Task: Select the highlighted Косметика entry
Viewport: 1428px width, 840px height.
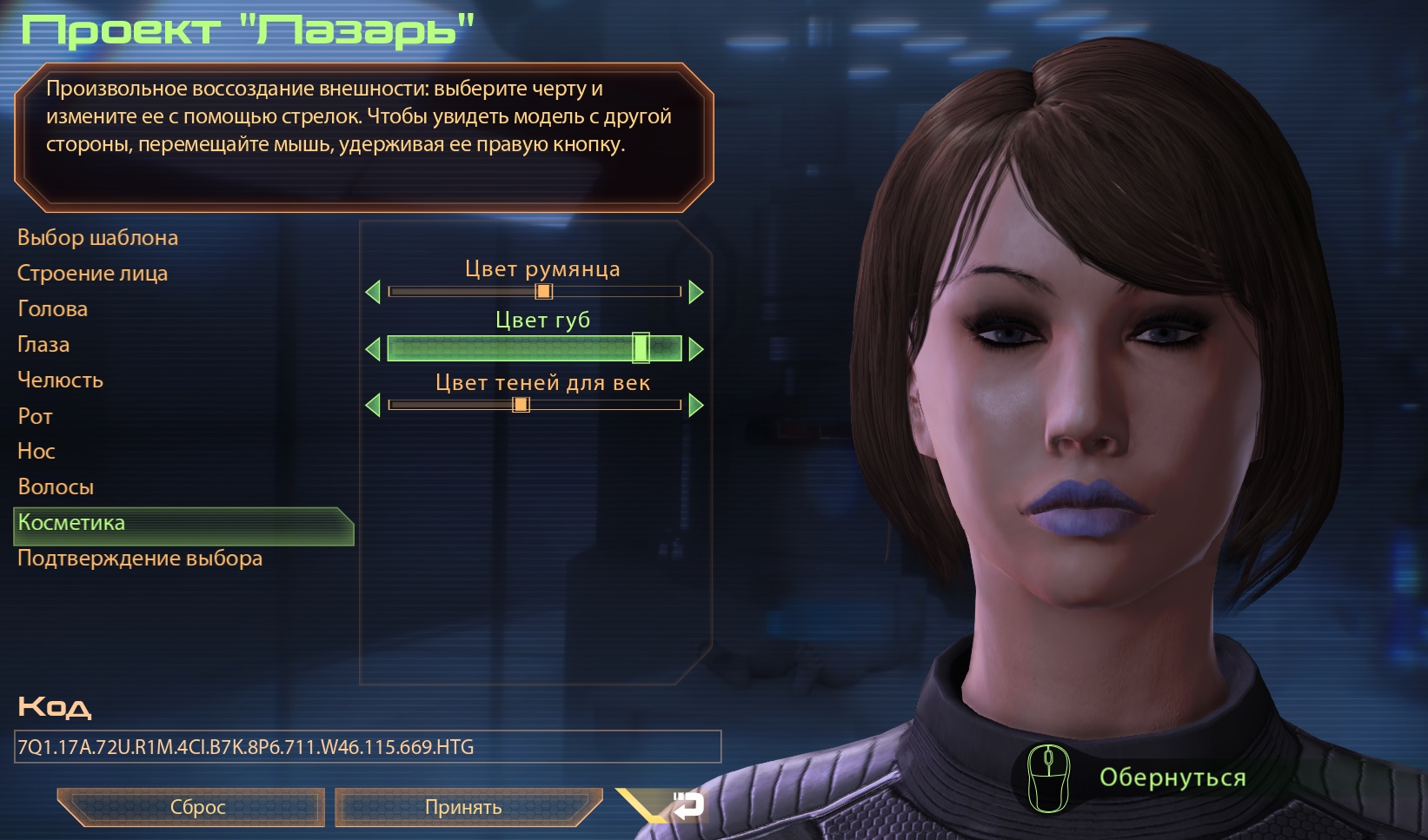Action: tap(71, 523)
